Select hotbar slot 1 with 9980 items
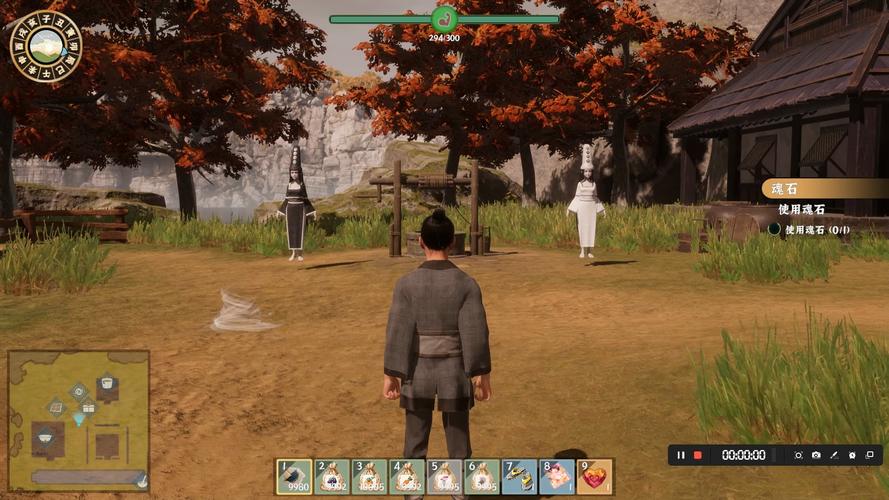 click(295, 477)
